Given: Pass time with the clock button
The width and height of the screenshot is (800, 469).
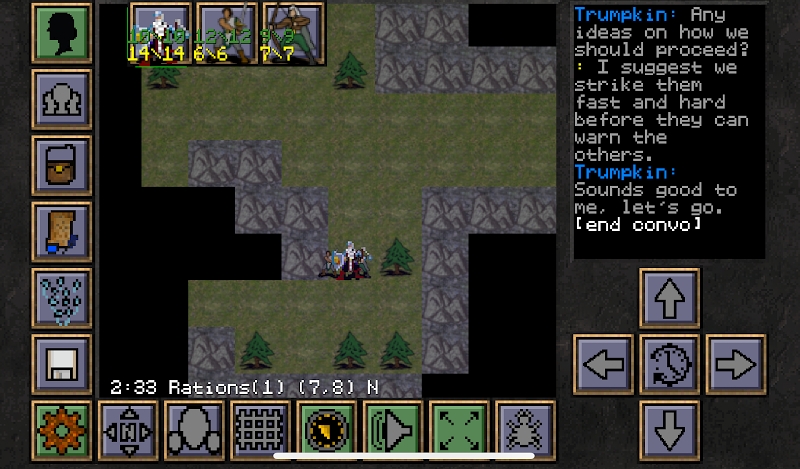Looking at the screenshot, I should pyautogui.click(x=669, y=364).
